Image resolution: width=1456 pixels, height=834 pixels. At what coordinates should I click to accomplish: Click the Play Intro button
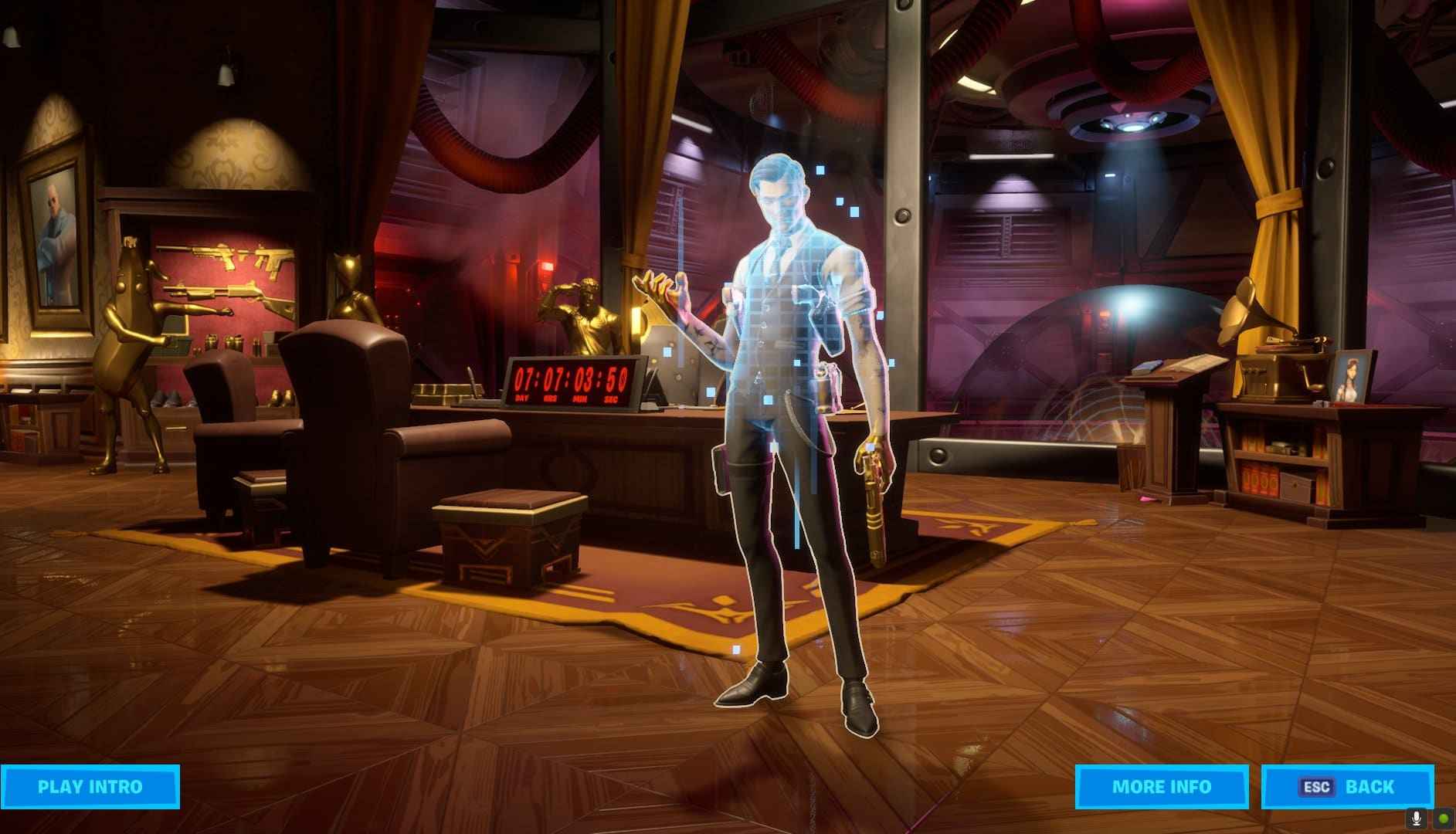[90, 787]
